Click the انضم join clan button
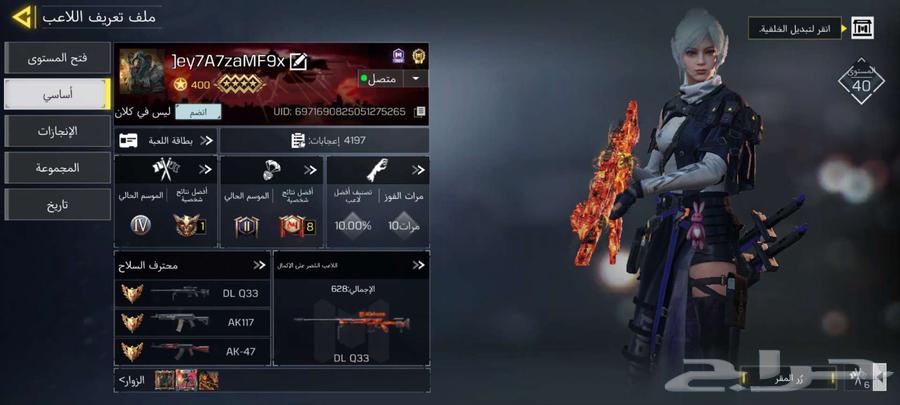The image size is (900, 405). [198, 112]
